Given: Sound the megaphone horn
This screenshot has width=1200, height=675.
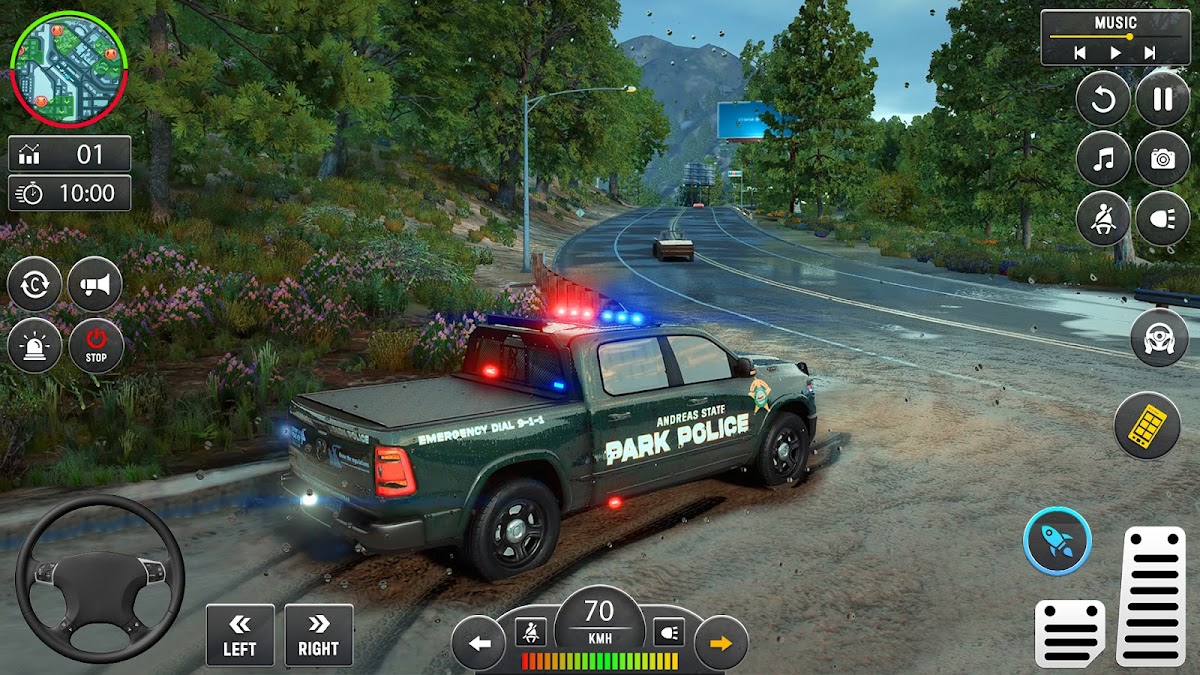Looking at the screenshot, I should [95, 285].
